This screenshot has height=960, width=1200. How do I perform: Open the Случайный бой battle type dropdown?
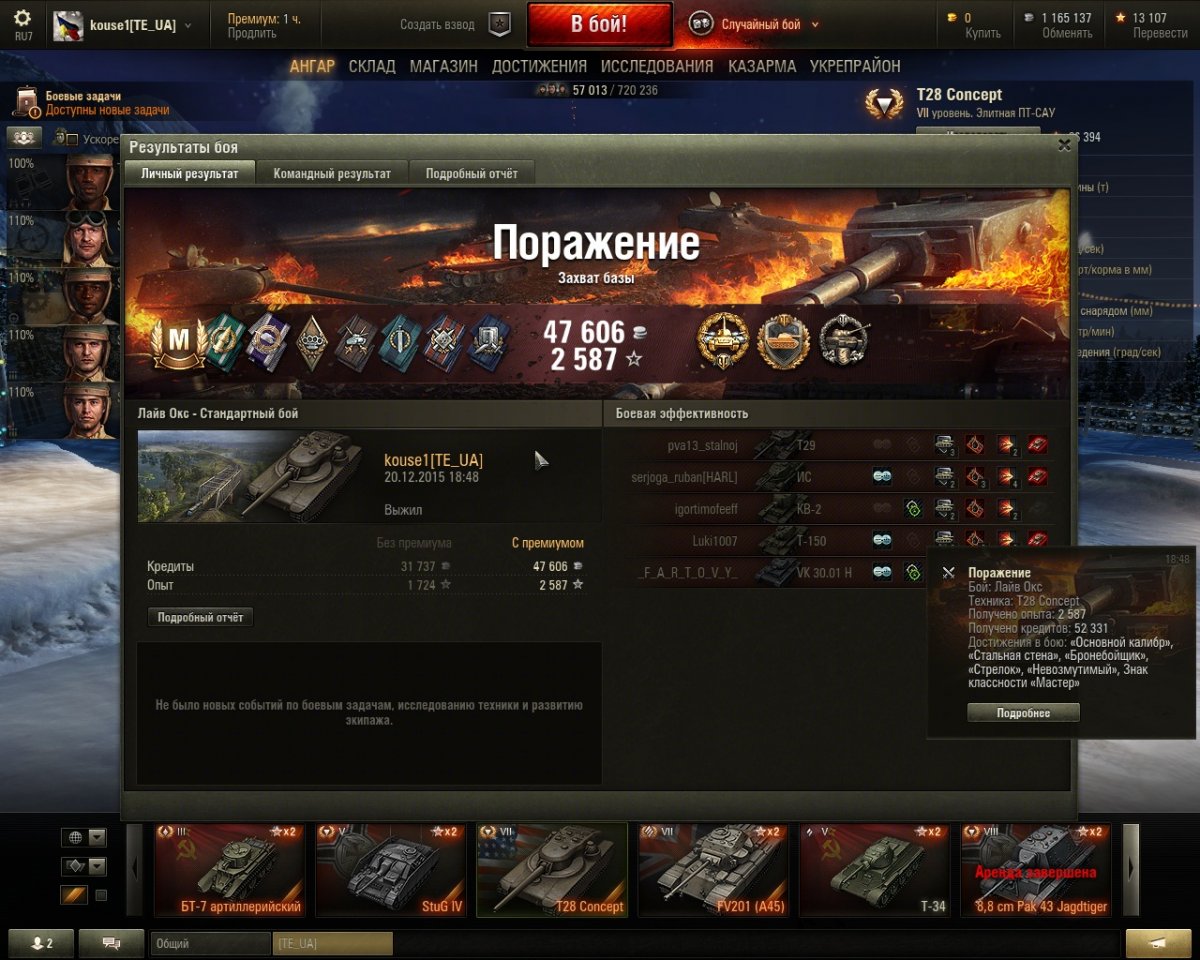(x=760, y=25)
